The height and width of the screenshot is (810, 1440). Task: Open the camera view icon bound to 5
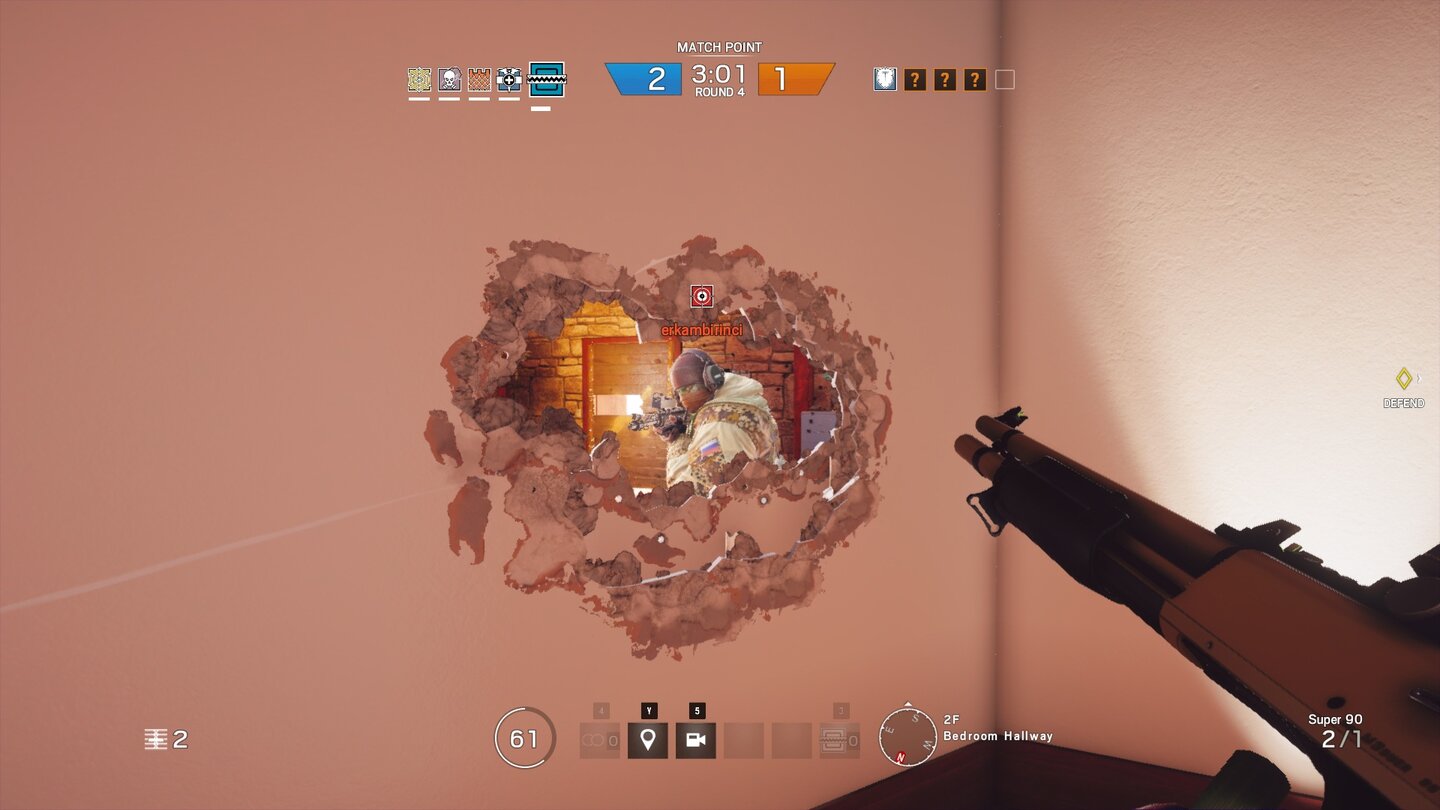695,738
